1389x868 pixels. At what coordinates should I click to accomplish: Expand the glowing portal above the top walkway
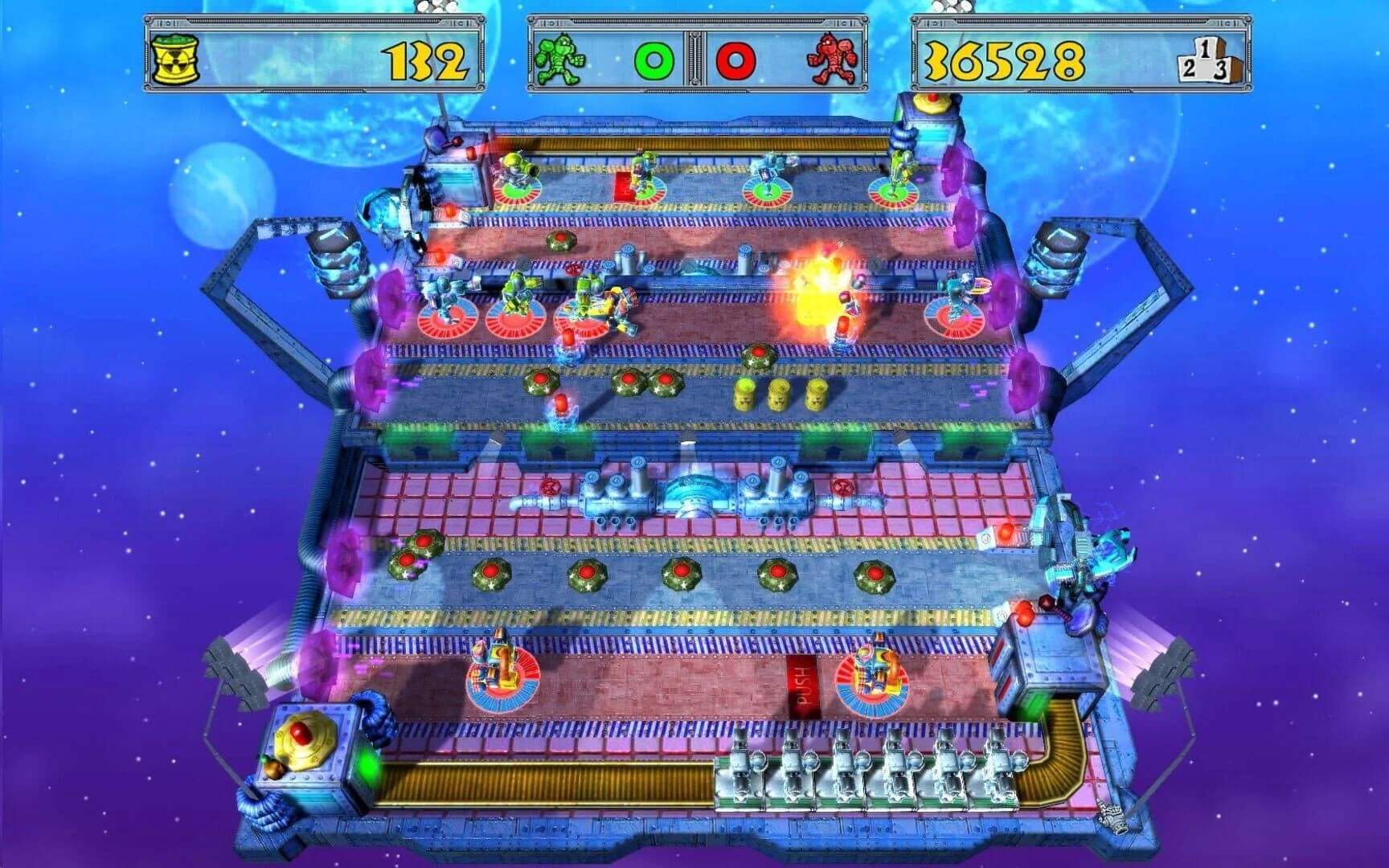(958, 169)
